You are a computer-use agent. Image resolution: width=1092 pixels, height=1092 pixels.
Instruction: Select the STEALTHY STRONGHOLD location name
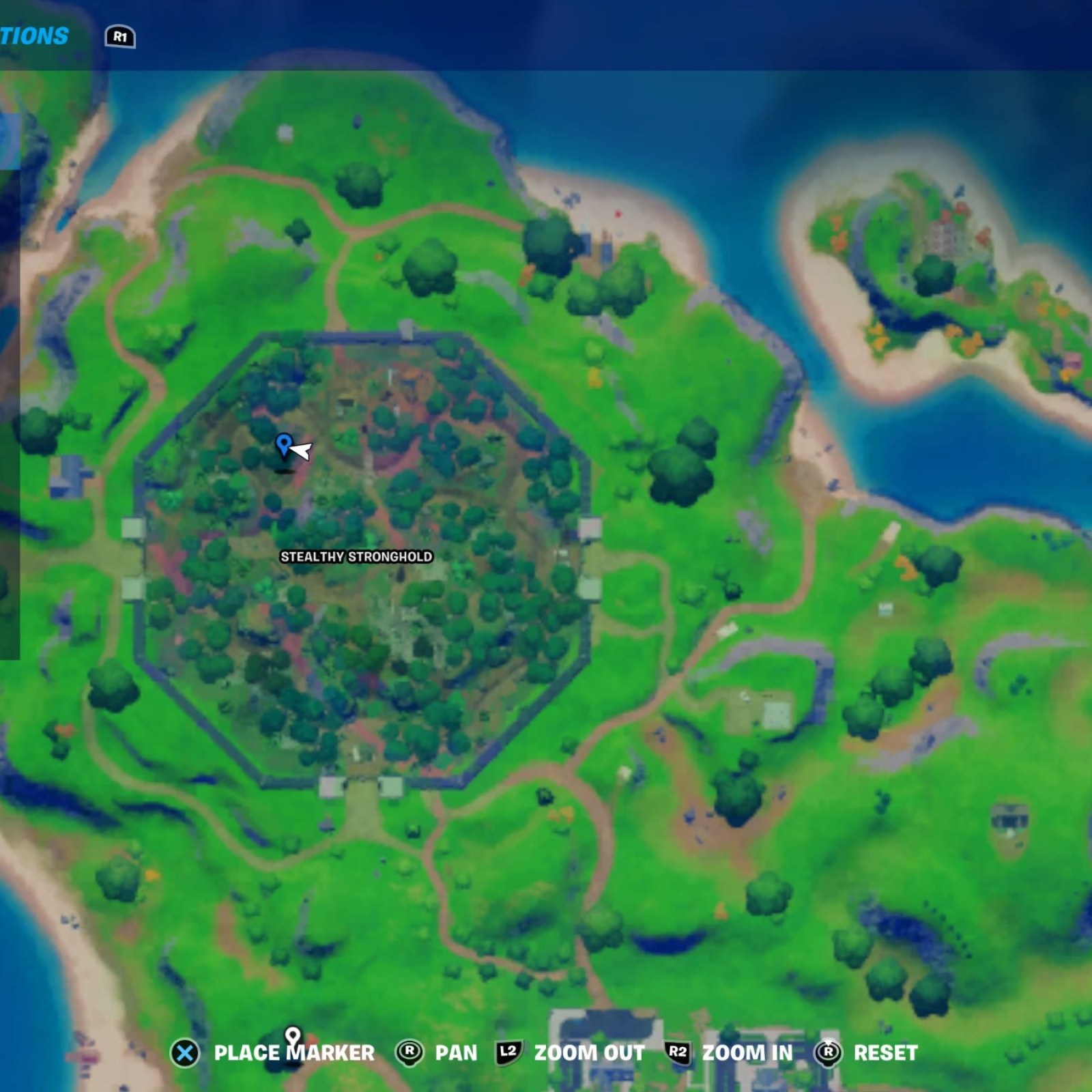tap(356, 557)
